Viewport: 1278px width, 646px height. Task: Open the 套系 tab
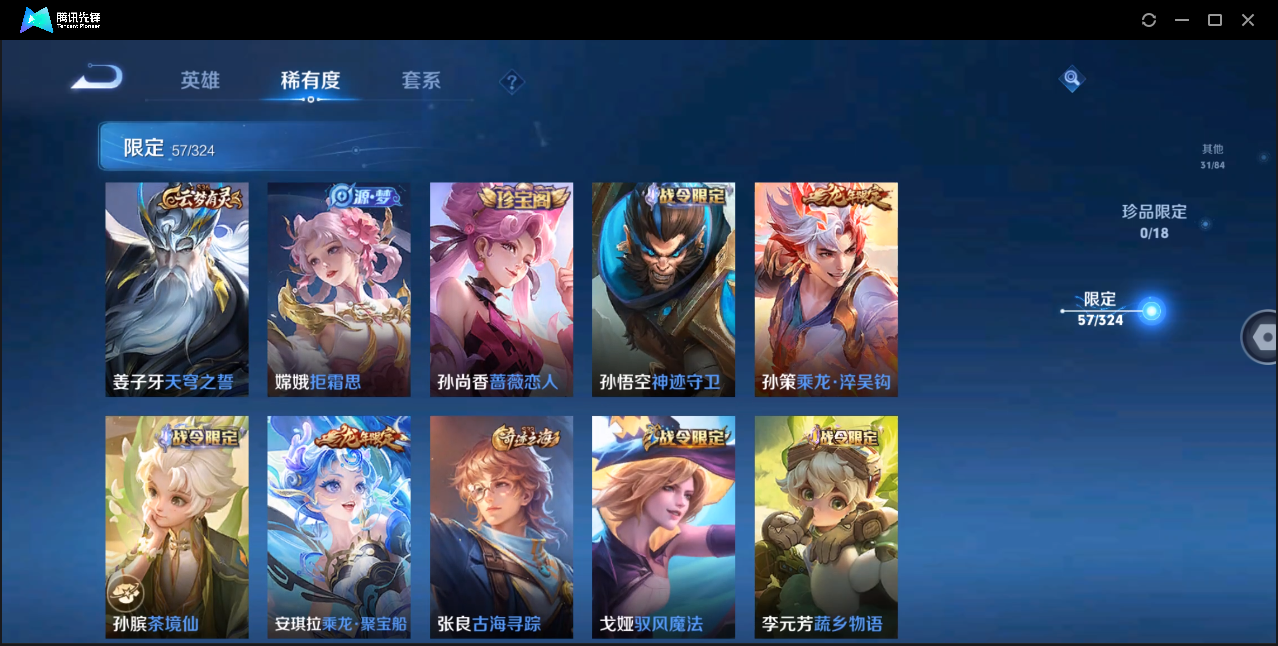click(x=421, y=81)
